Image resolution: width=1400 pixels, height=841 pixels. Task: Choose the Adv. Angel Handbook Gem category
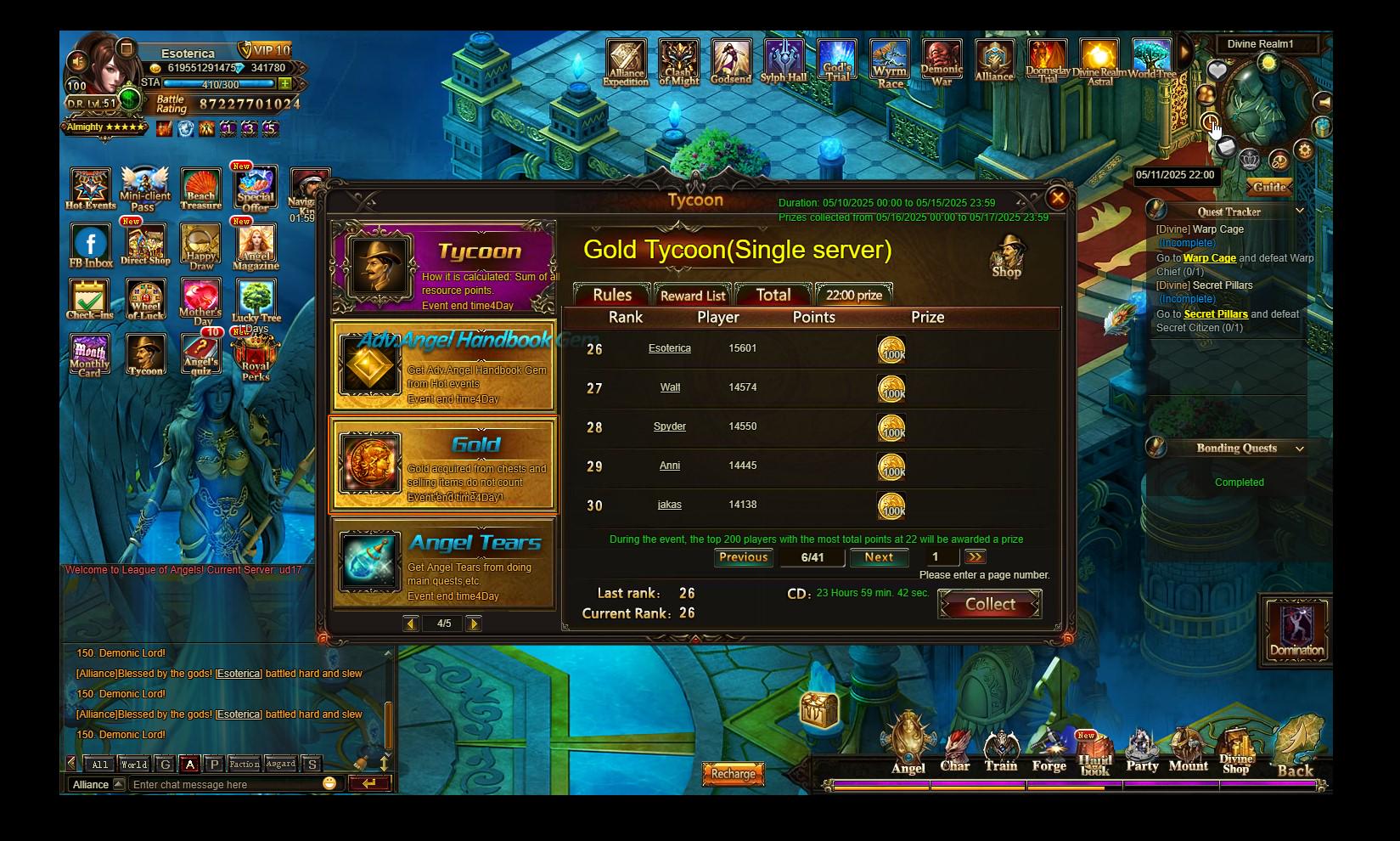(444, 366)
